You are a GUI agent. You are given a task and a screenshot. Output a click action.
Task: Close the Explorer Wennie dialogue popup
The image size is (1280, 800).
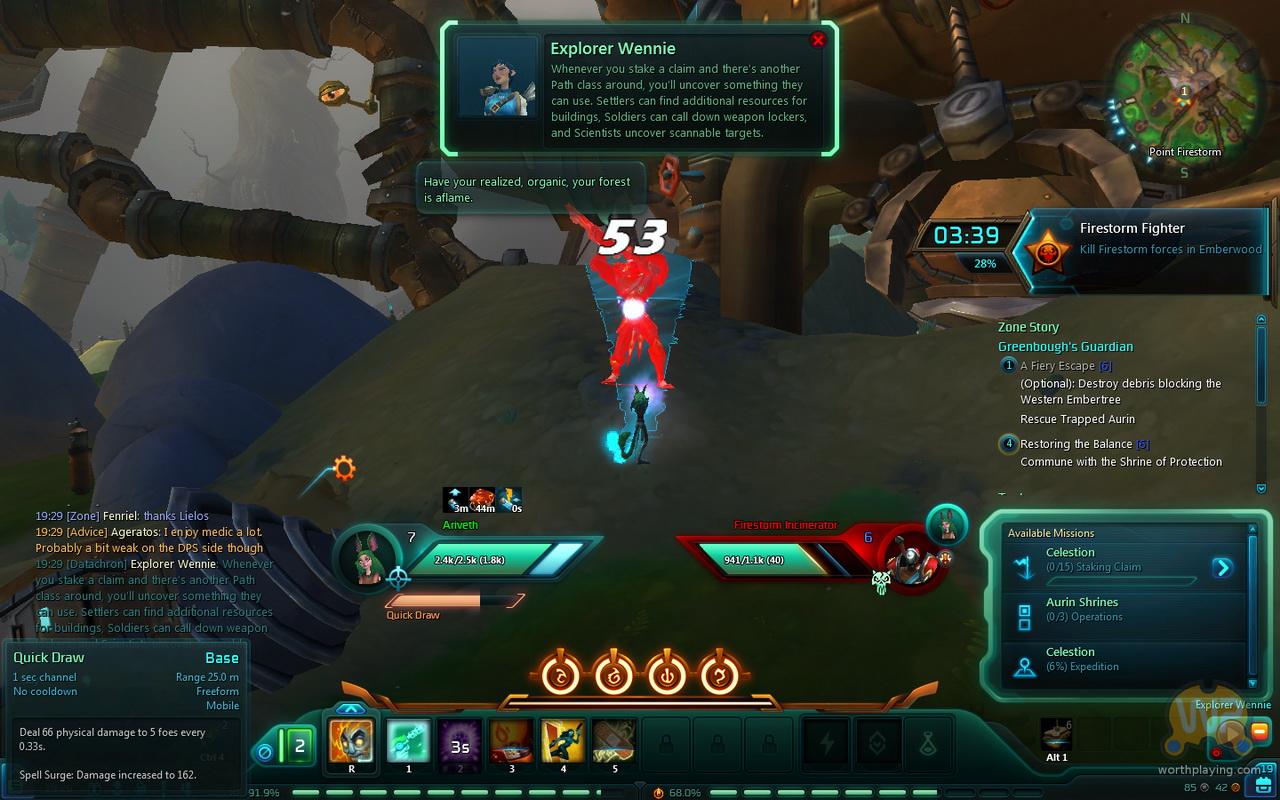(x=817, y=40)
